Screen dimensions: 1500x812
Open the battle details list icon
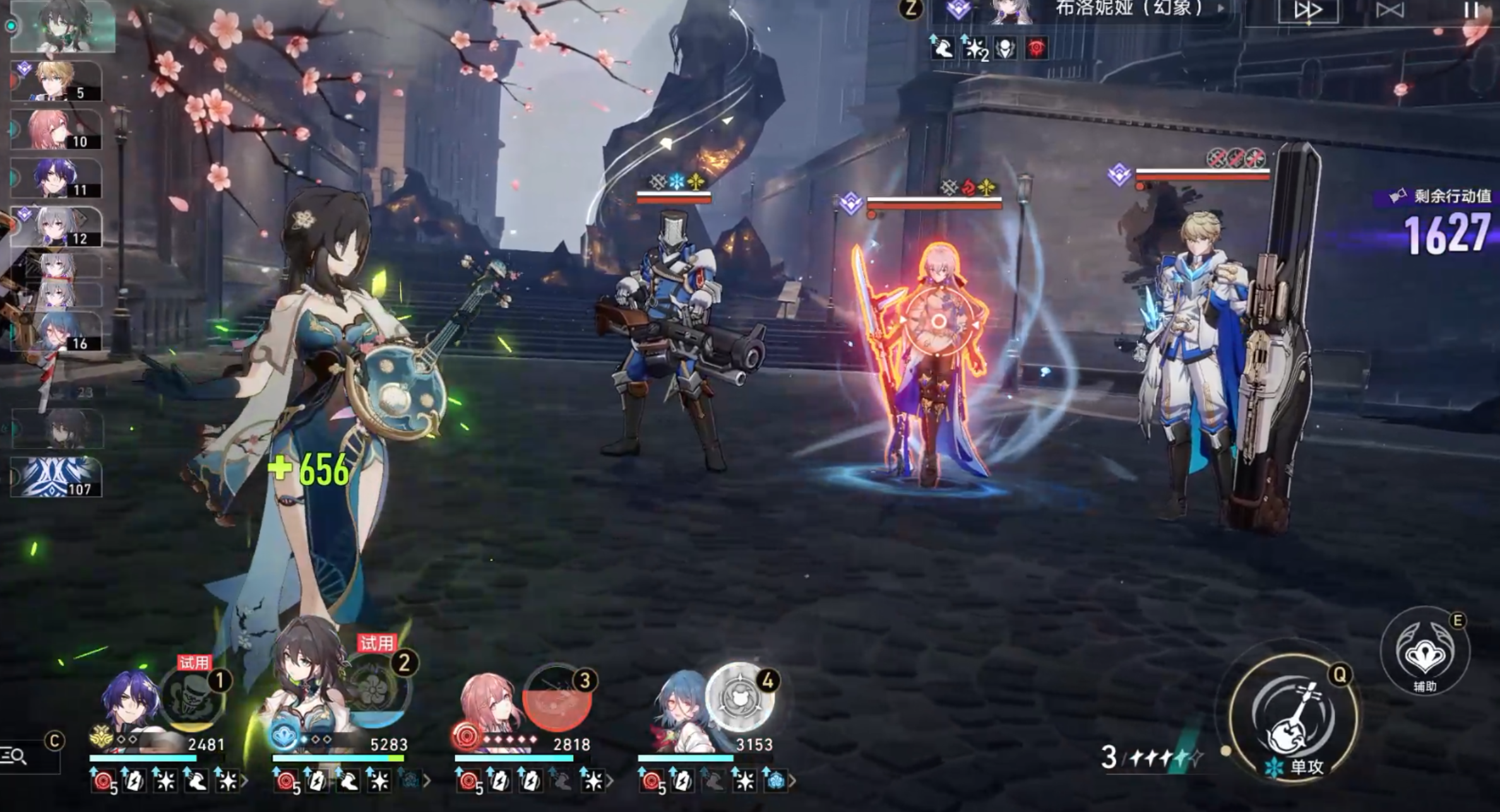tap(15, 755)
